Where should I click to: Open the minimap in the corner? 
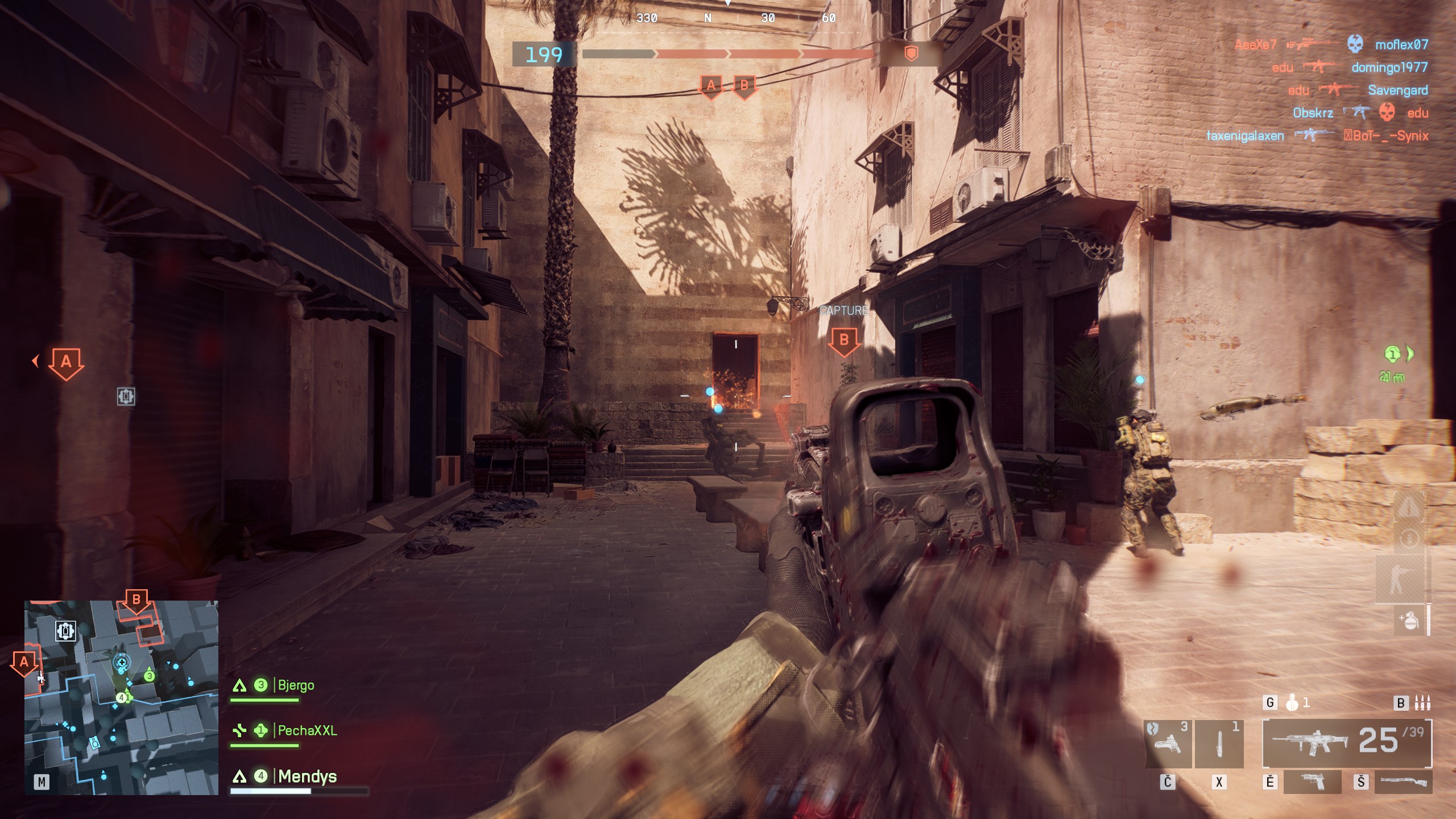pyautogui.click(x=121, y=697)
